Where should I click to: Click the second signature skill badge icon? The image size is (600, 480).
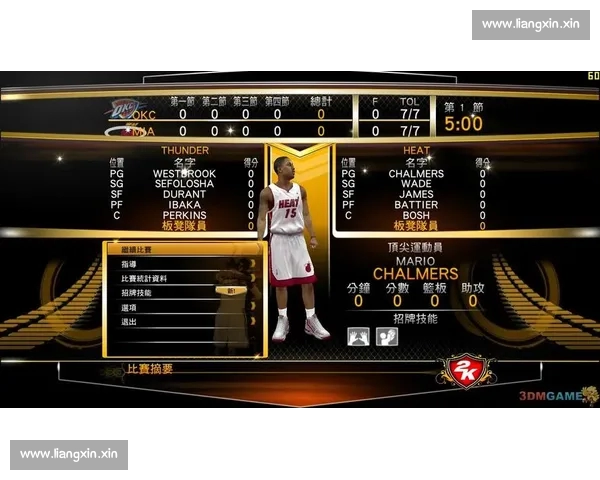386,337
